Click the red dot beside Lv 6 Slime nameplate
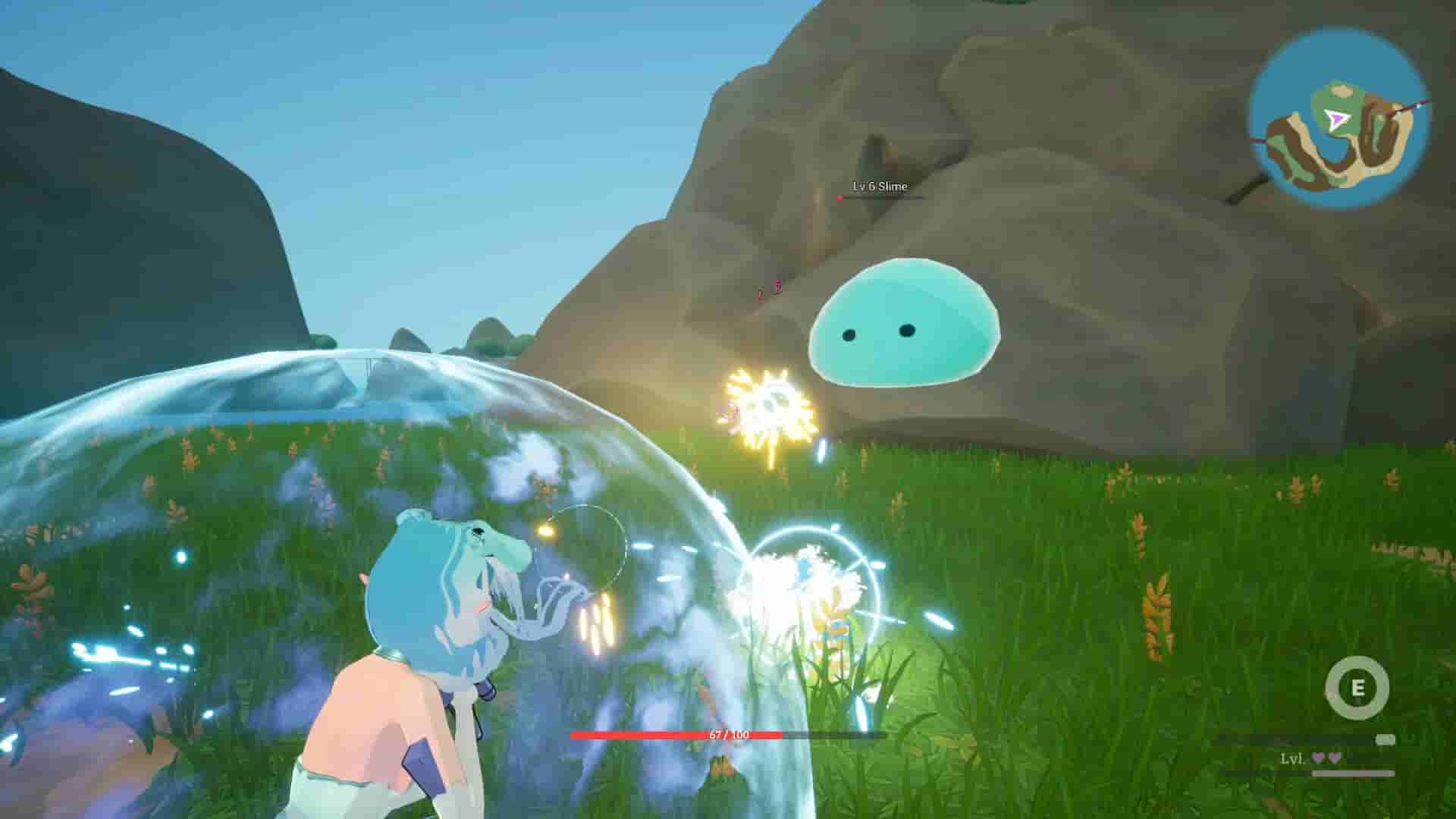This screenshot has height=819, width=1456. pos(839,197)
